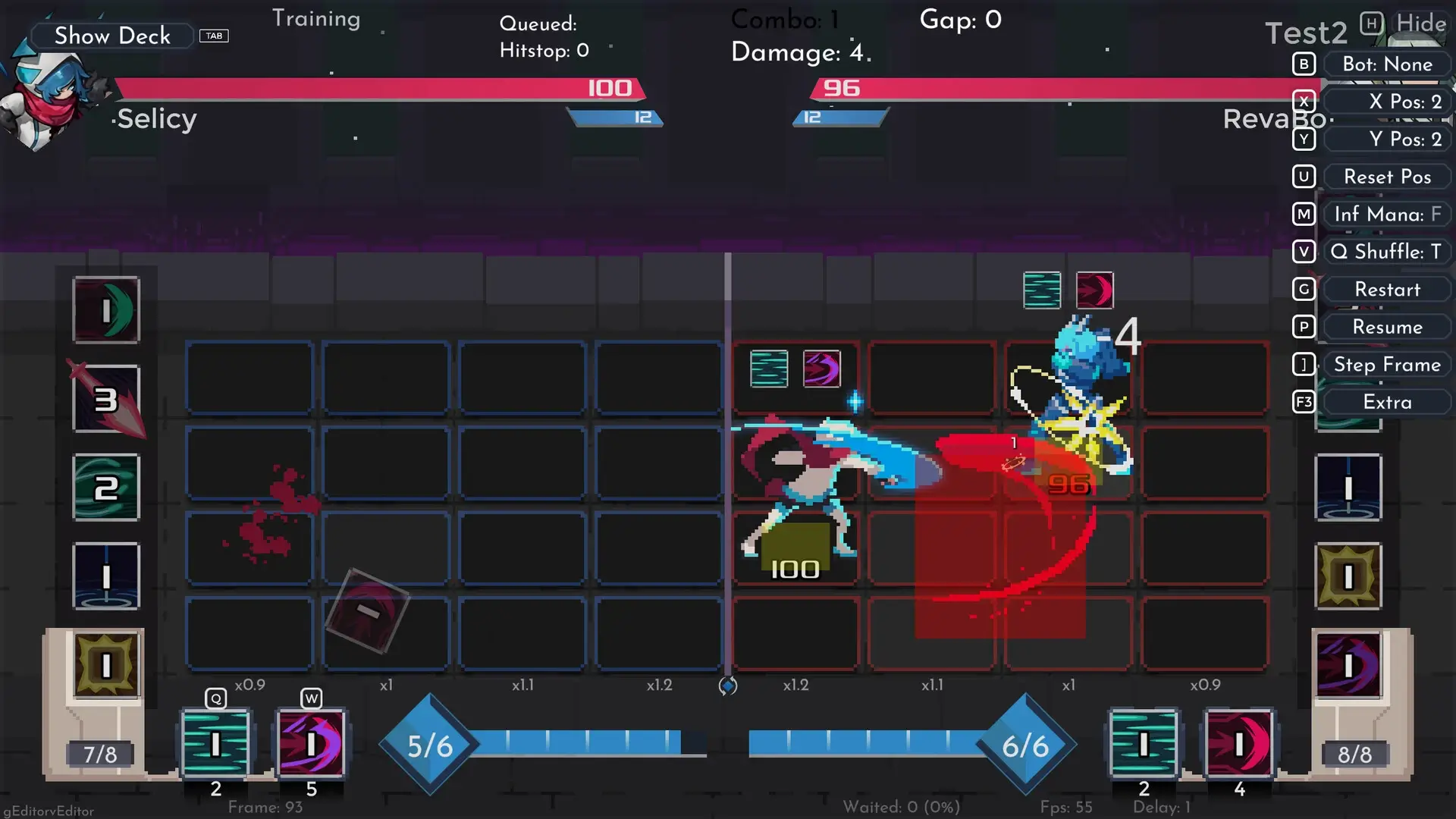Select the red dagger card numbered 3
This screenshot has height=819, width=1456.
106,400
